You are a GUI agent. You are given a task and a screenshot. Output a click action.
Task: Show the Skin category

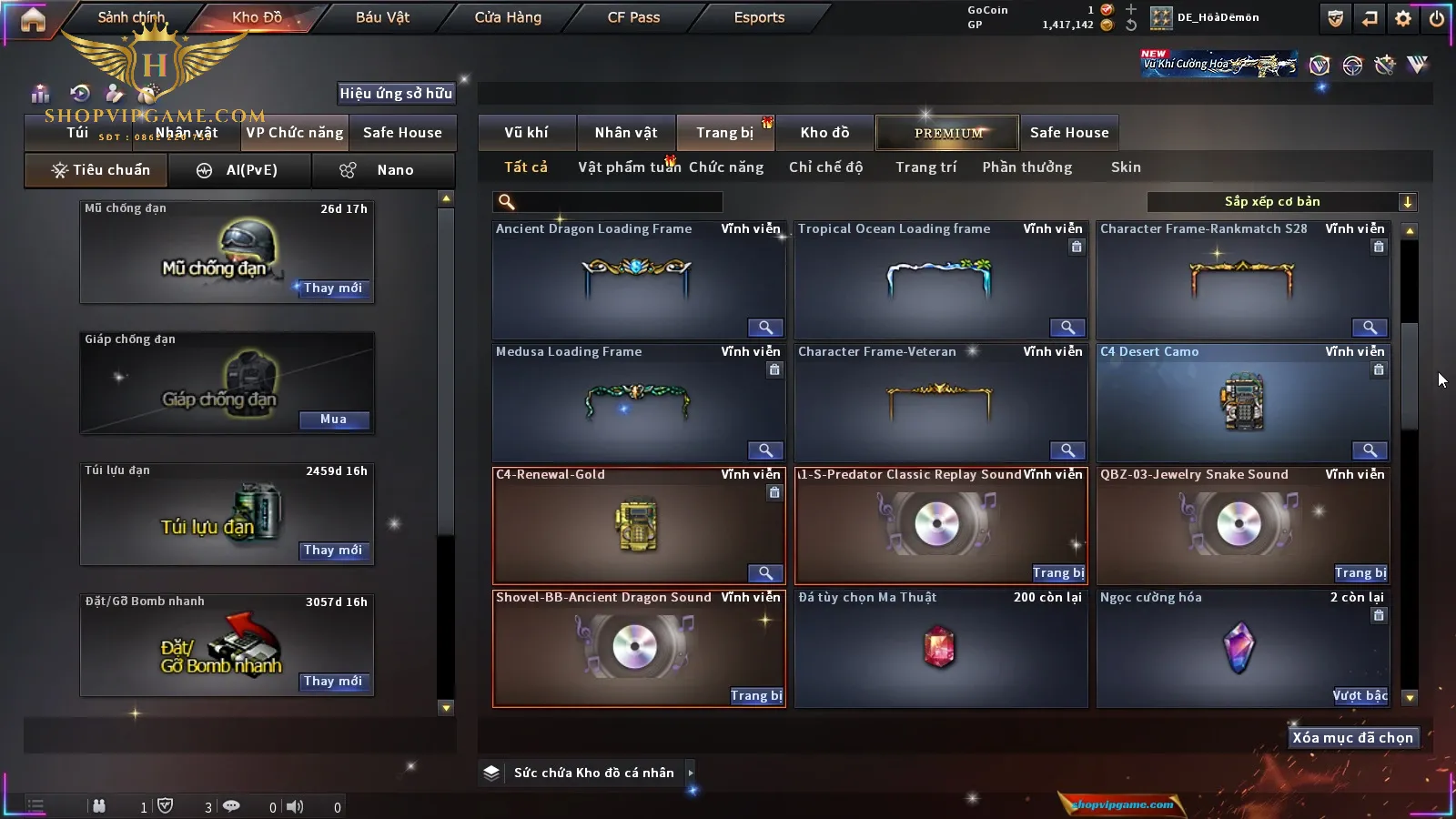(x=1126, y=167)
